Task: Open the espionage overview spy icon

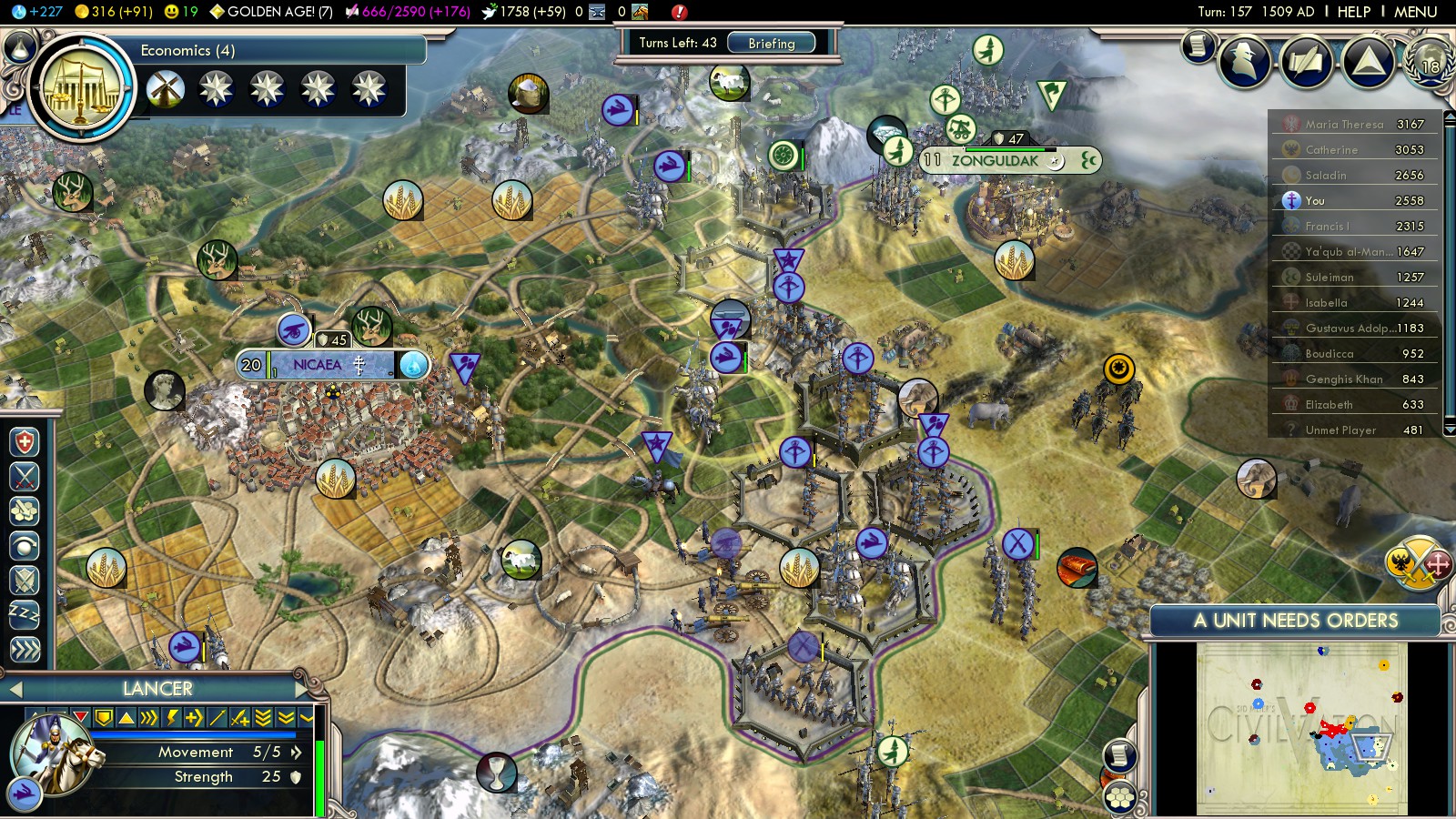Action: pos(1245,61)
